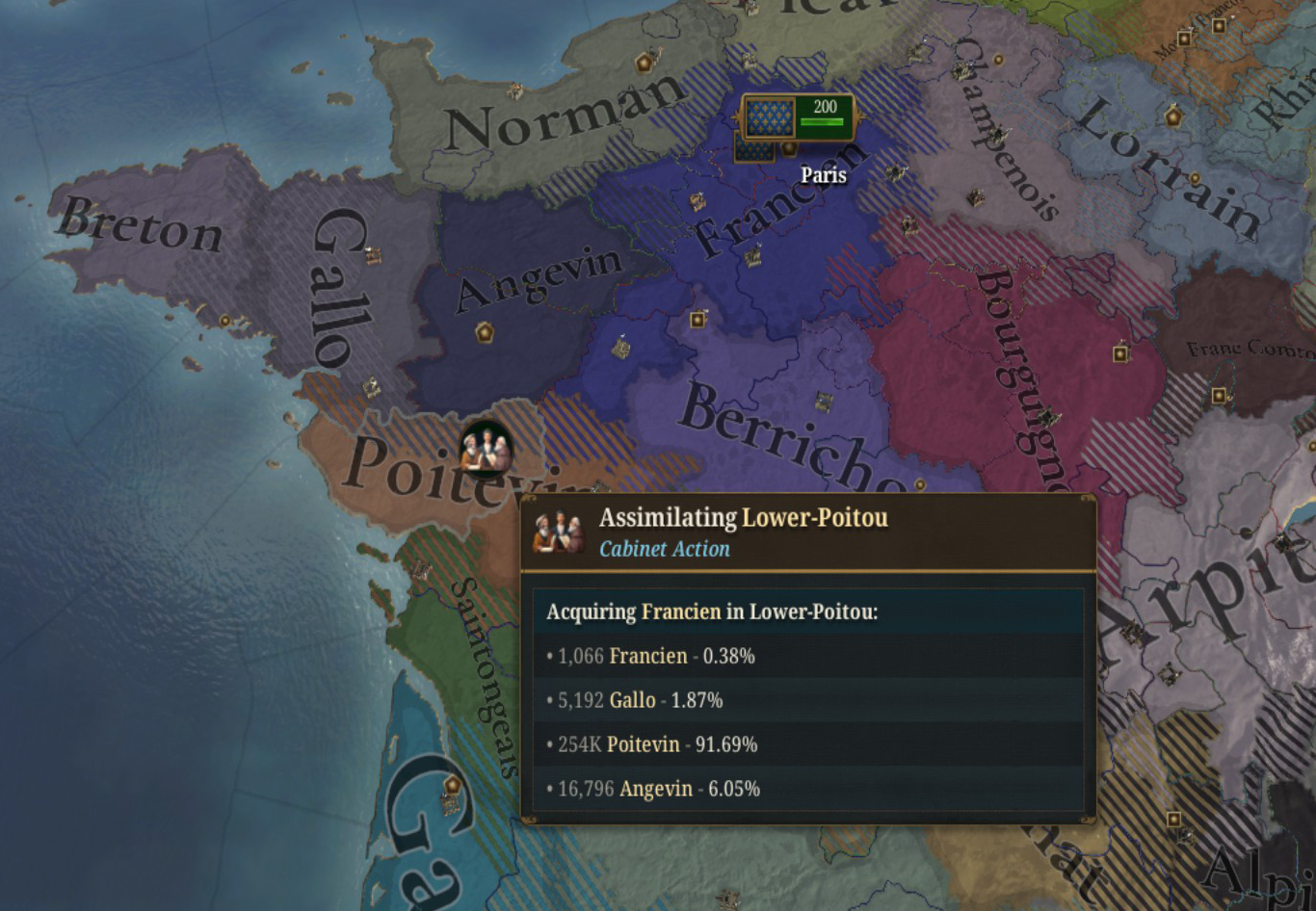The width and height of the screenshot is (1316, 911).
Task: Click the settlement icon in Angevin lands
Action: coord(485,332)
